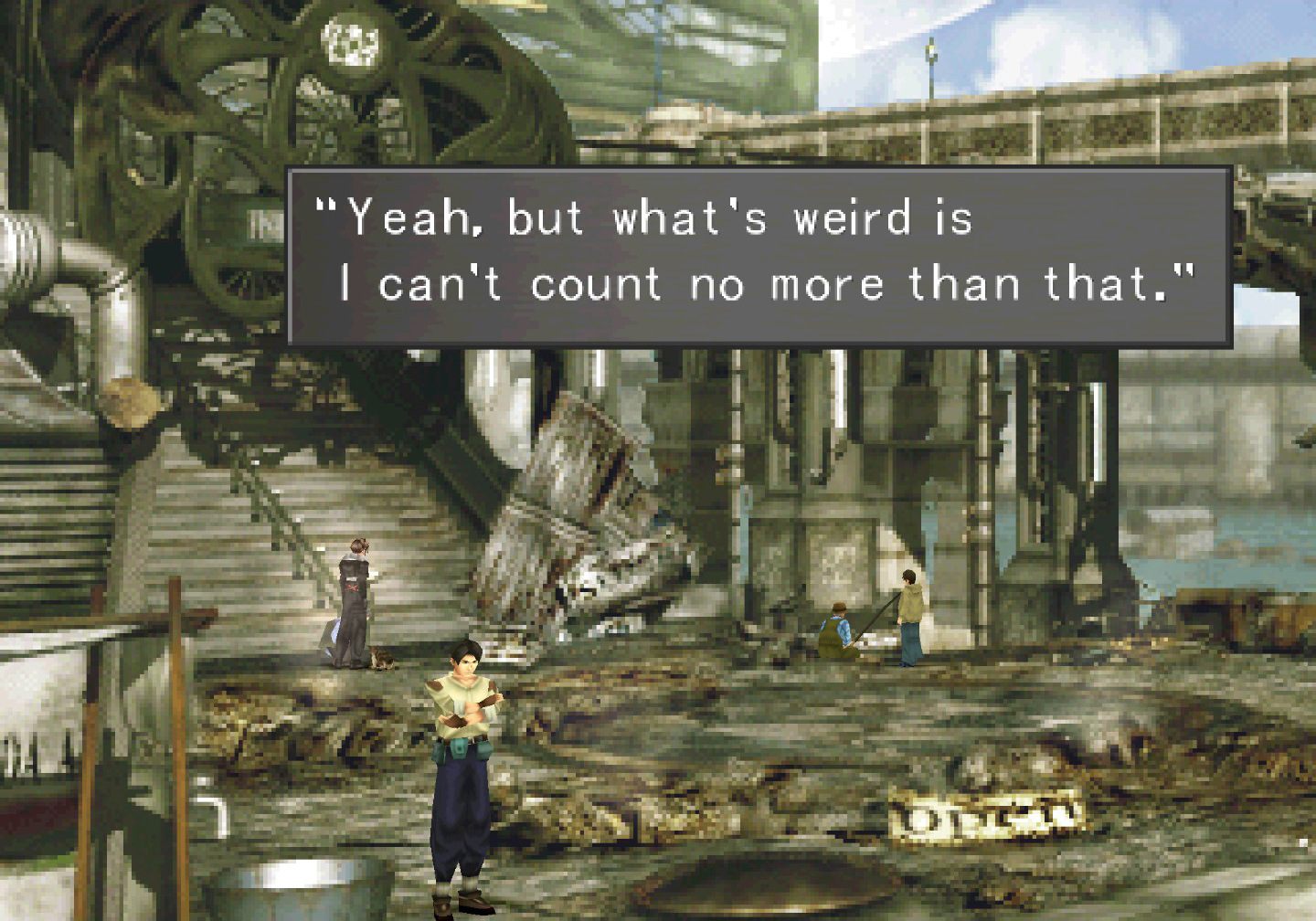Advance the "Yeah, but what's weird" dialogue box
Screen dimensions: 1316x921
(x=759, y=255)
